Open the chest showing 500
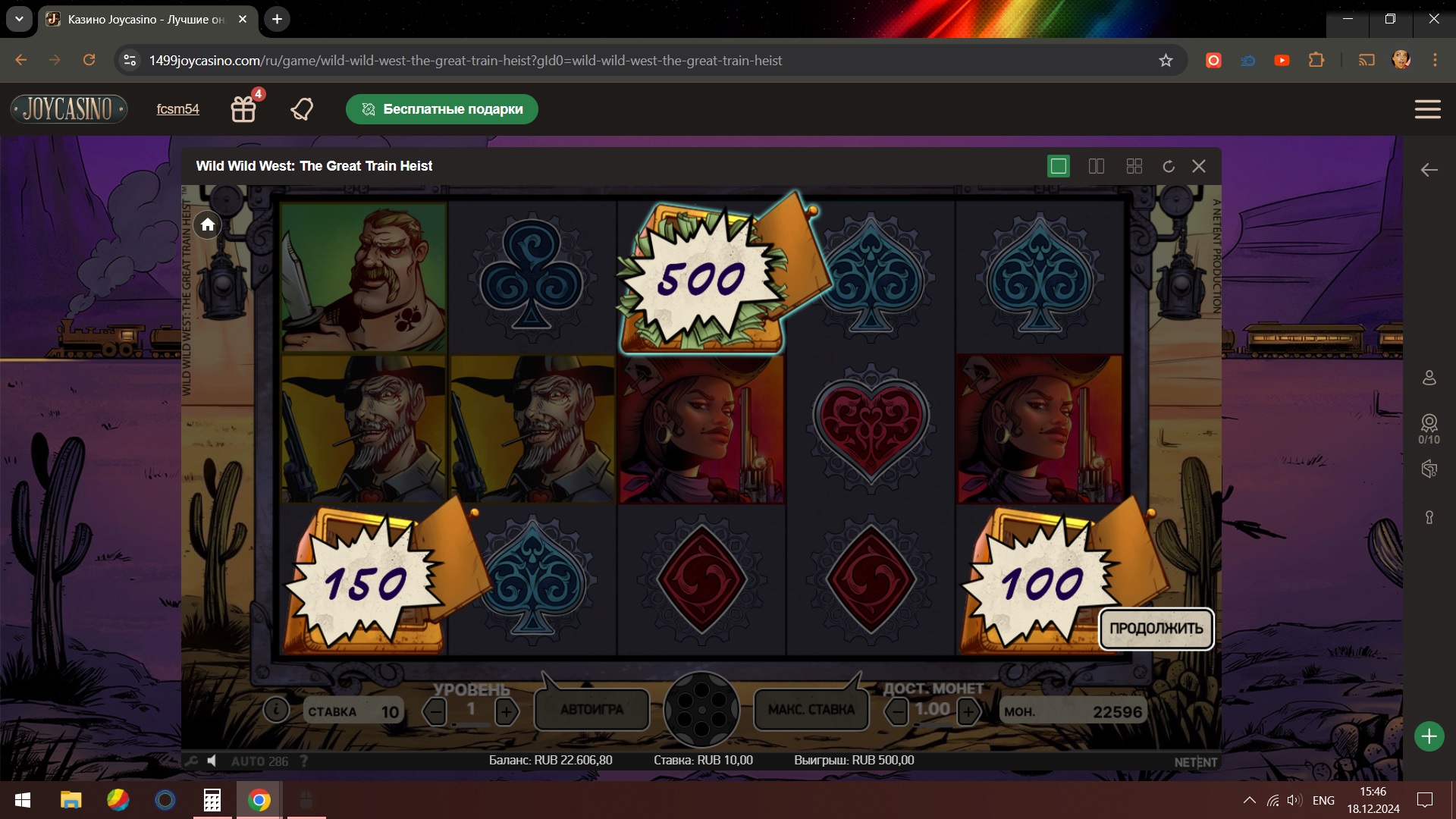Viewport: 1456px width, 819px height. 701,279
